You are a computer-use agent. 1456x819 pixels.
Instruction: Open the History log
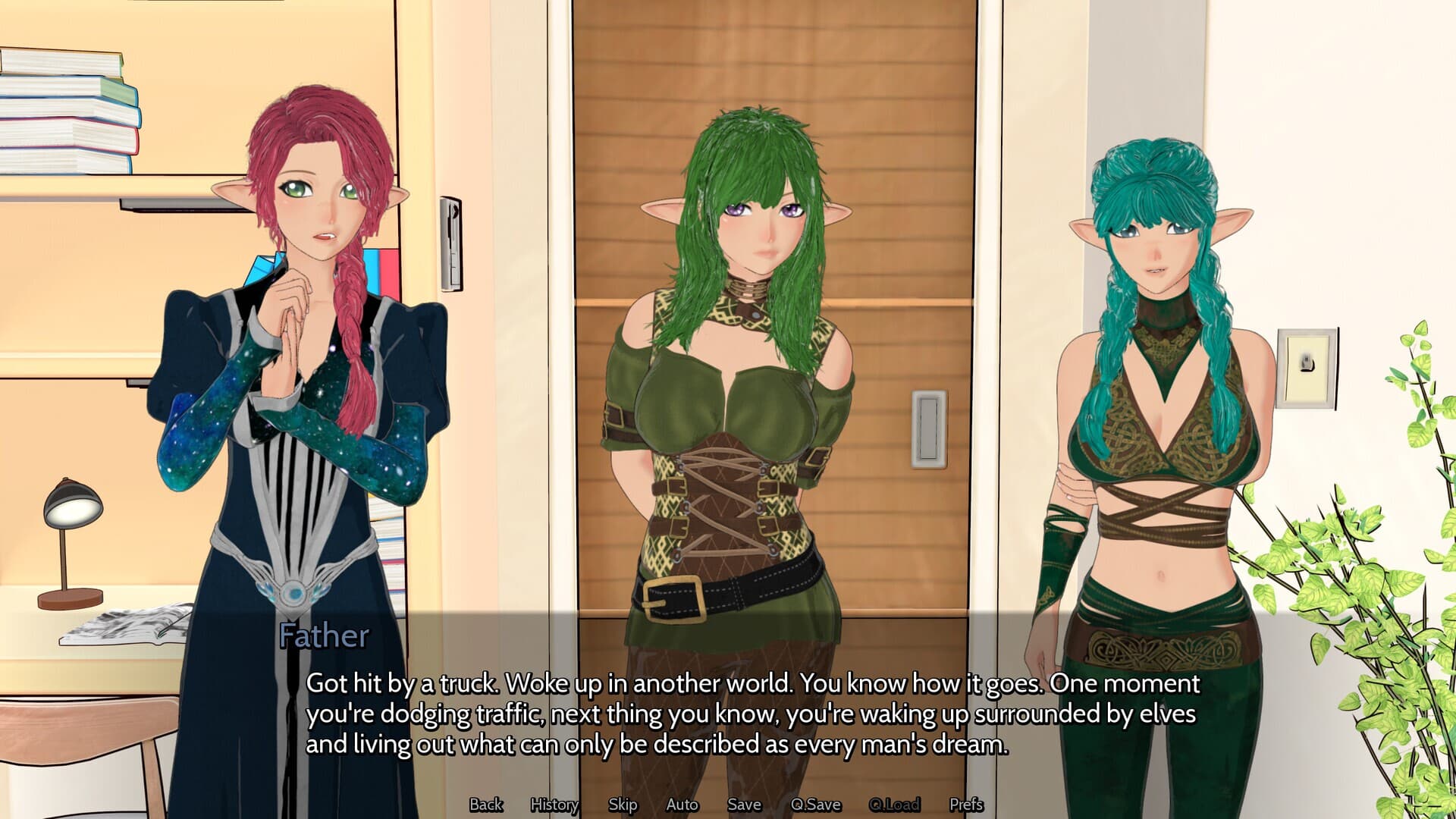[554, 805]
